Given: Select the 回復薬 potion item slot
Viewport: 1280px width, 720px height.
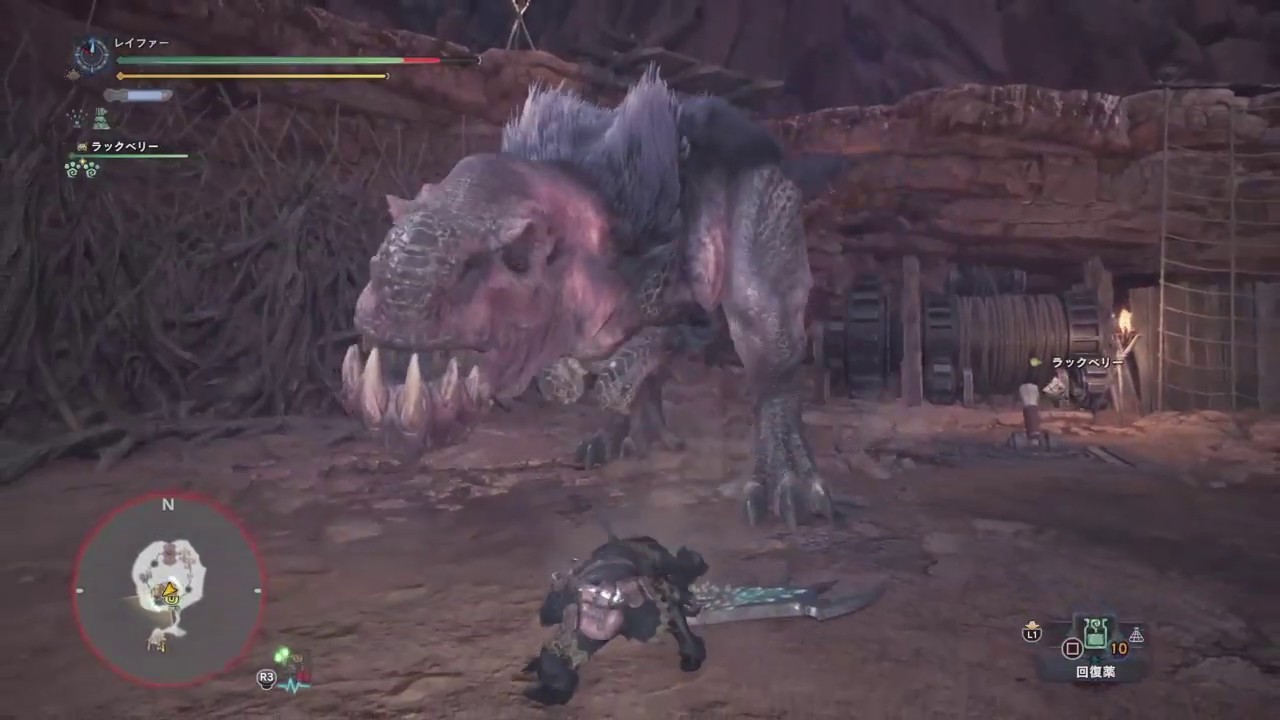Looking at the screenshot, I should click(1096, 634).
